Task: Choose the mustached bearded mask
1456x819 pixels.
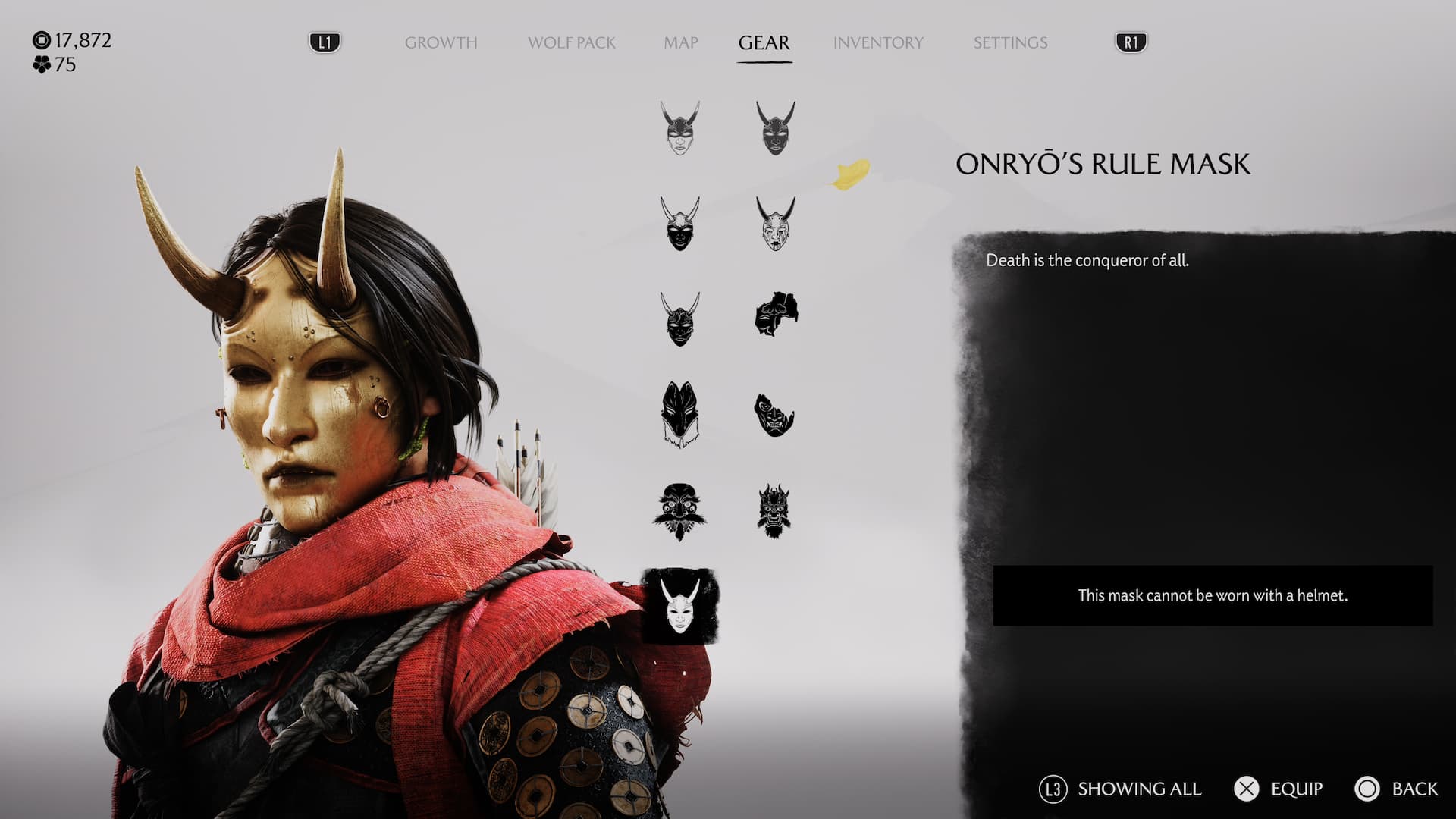Action: click(679, 510)
